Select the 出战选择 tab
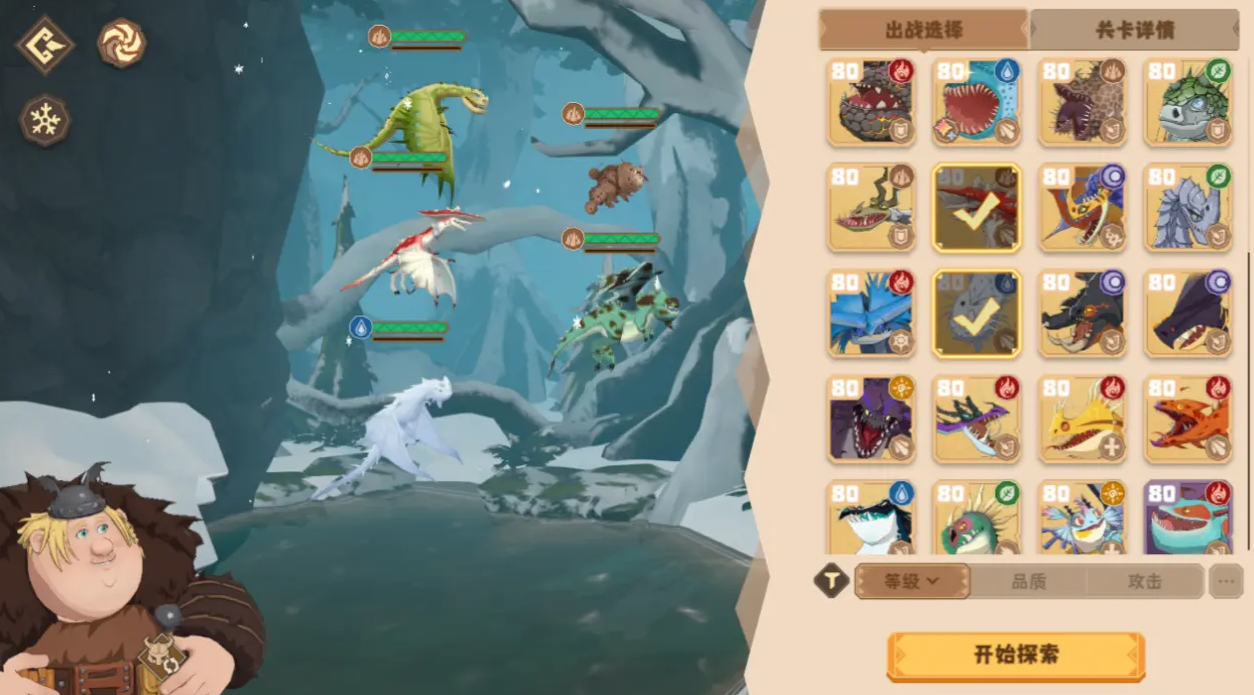Viewport: 1254px width, 695px height. click(x=923, y=30)
